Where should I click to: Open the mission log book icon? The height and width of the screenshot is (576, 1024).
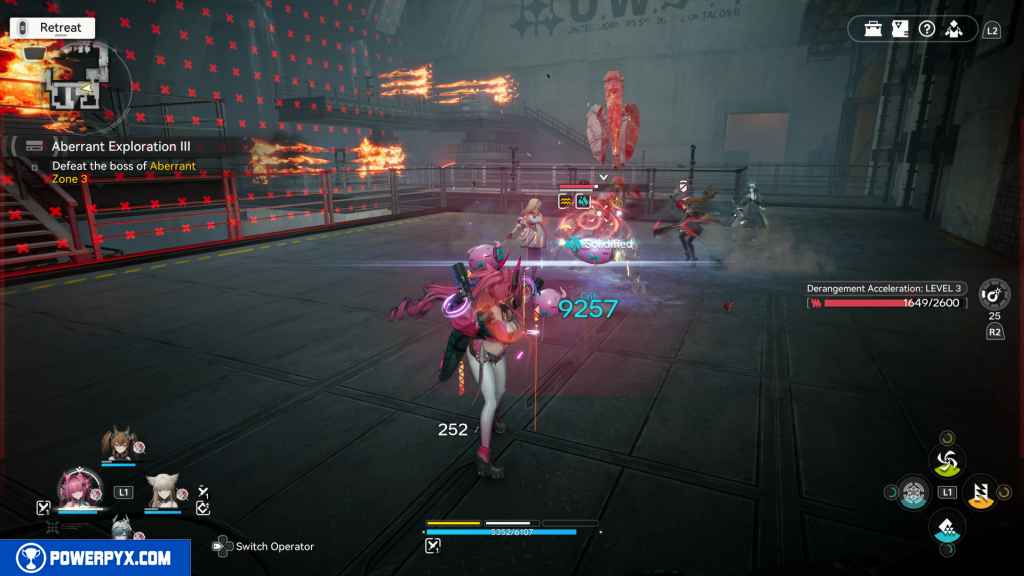tap(899, 29)
